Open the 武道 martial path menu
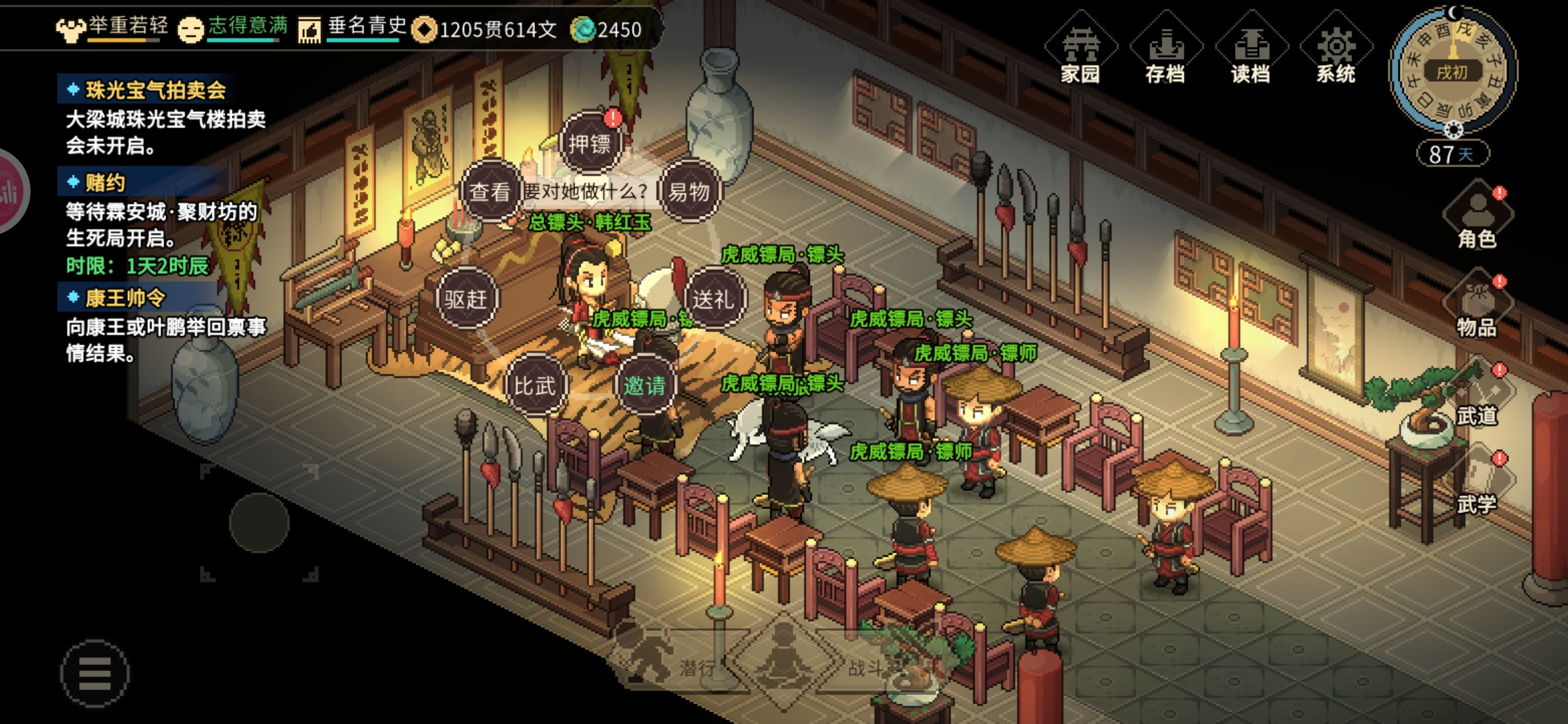 tap(1477, 396)
